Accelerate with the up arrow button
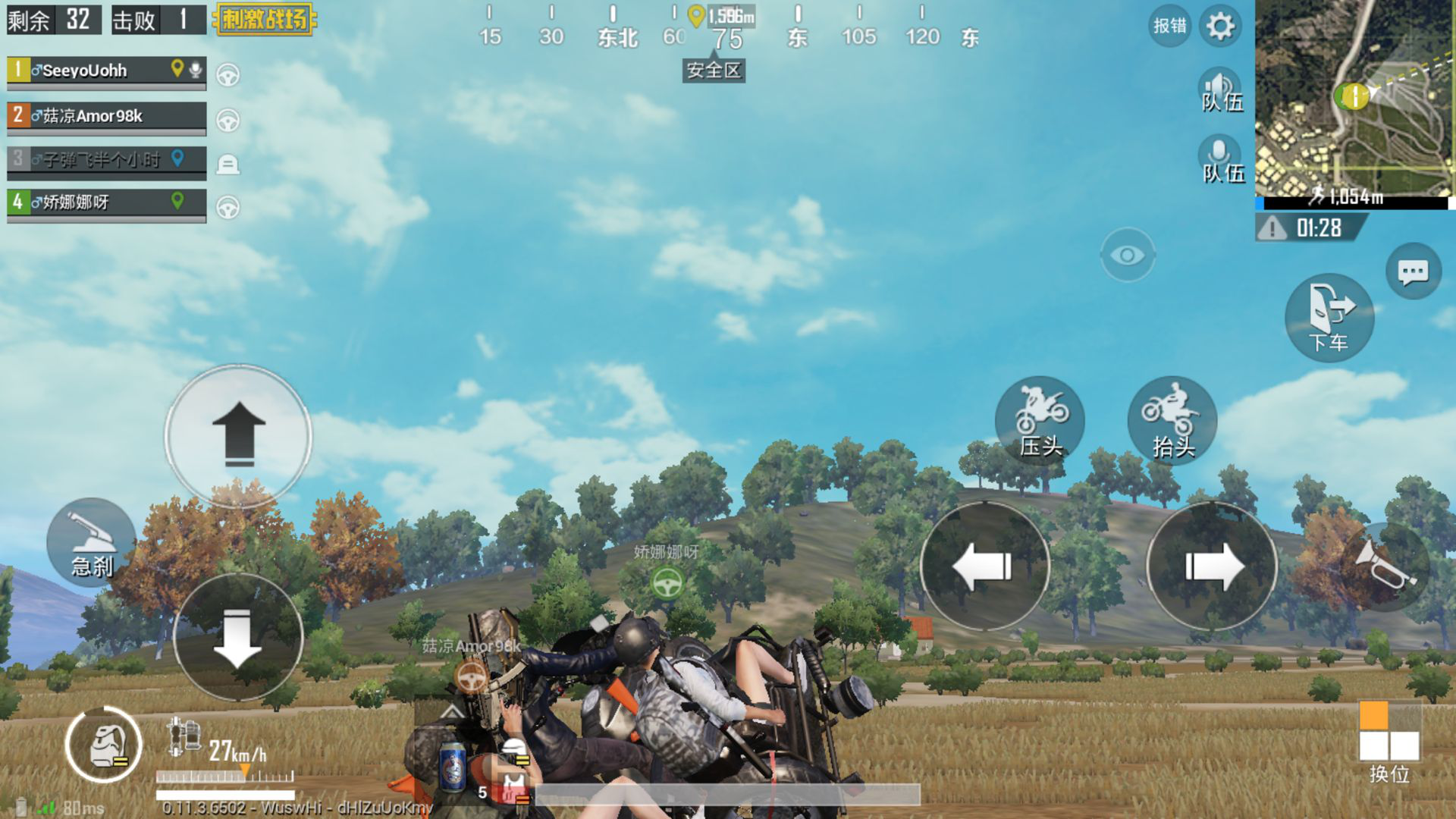The width and height of the screenshot is (1456, 819). (x=239, y=435)
